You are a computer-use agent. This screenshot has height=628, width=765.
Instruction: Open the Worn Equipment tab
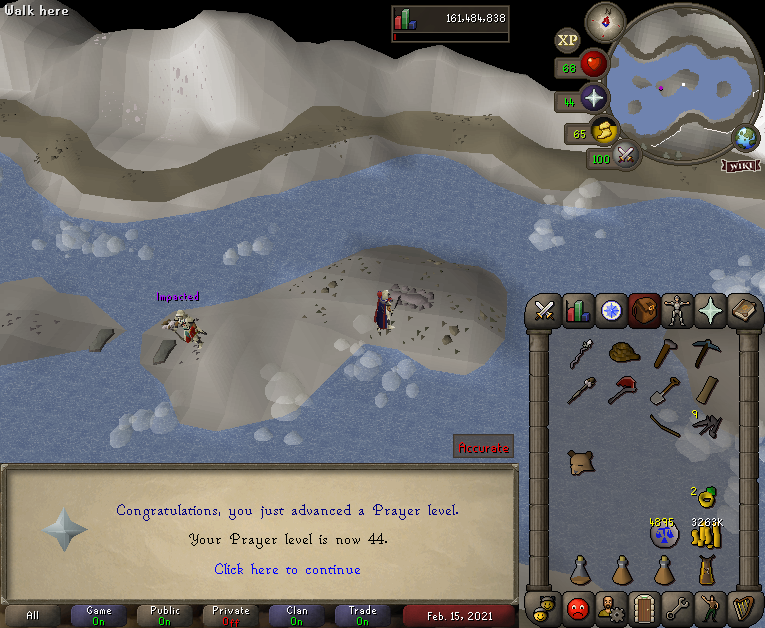(677, 310)
